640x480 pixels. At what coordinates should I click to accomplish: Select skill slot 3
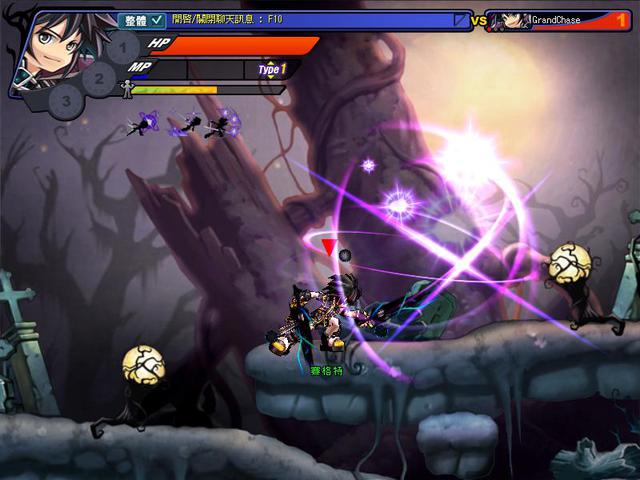point(66,100)
